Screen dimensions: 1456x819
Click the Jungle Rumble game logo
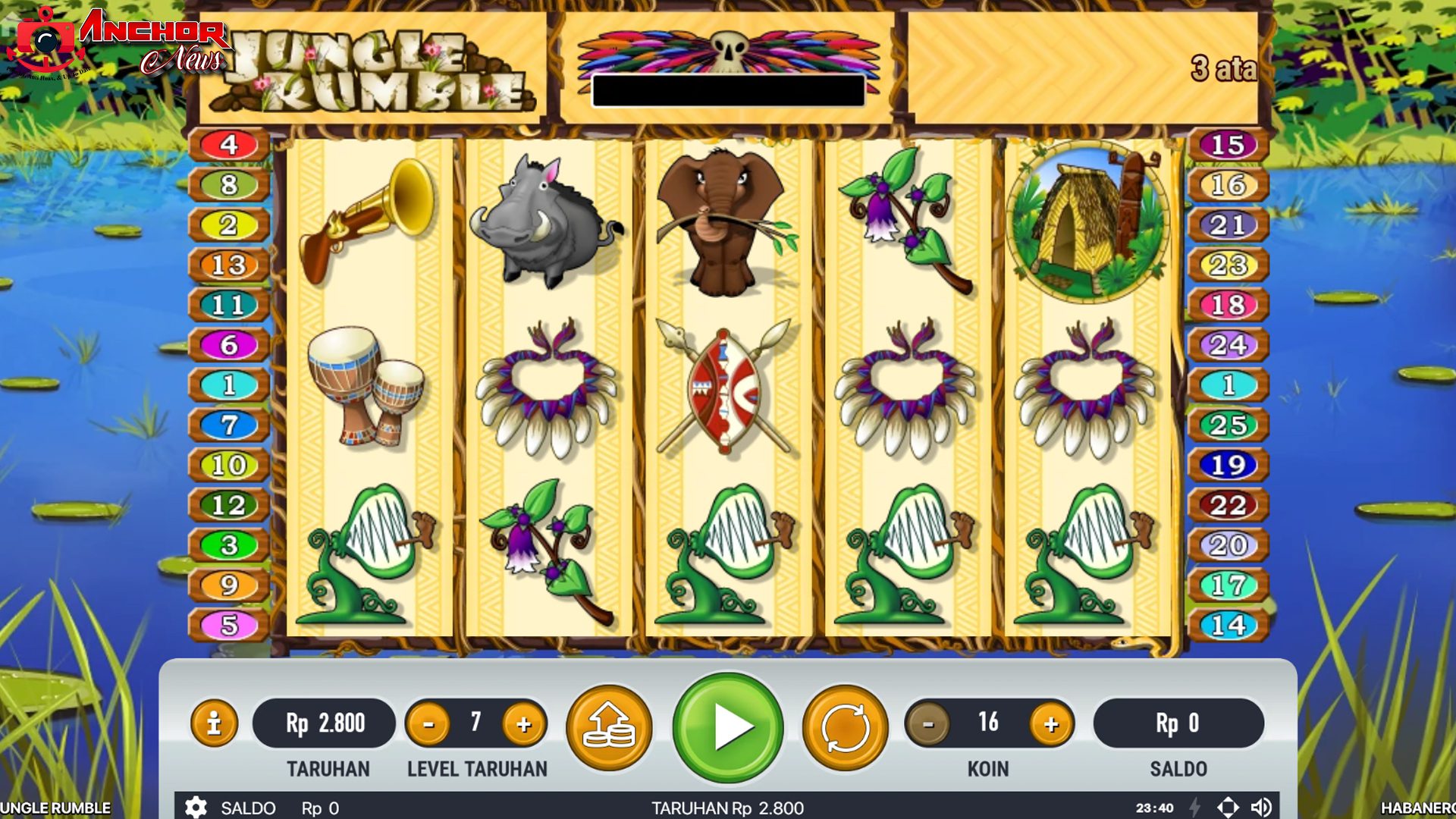pos(379,68)
